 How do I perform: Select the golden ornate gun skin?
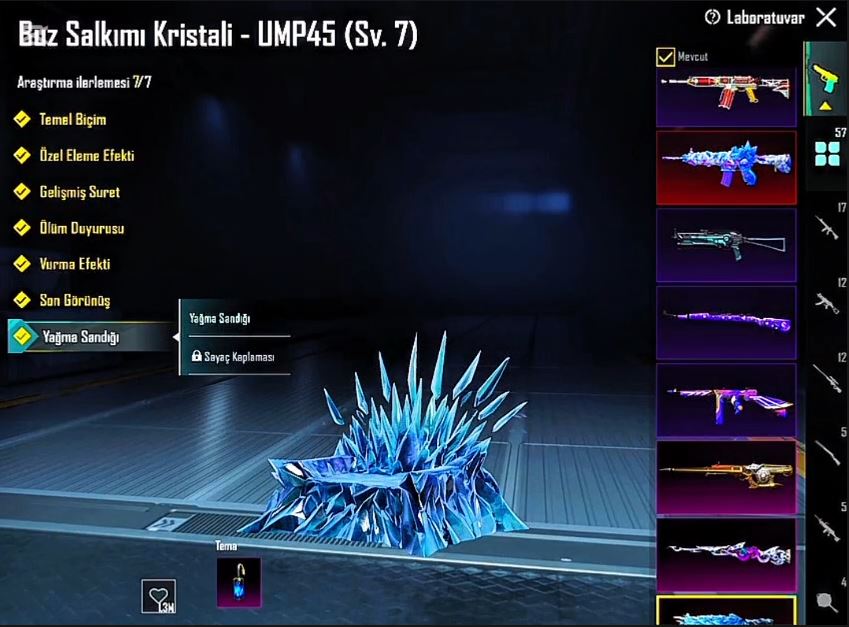pos(725,476)
